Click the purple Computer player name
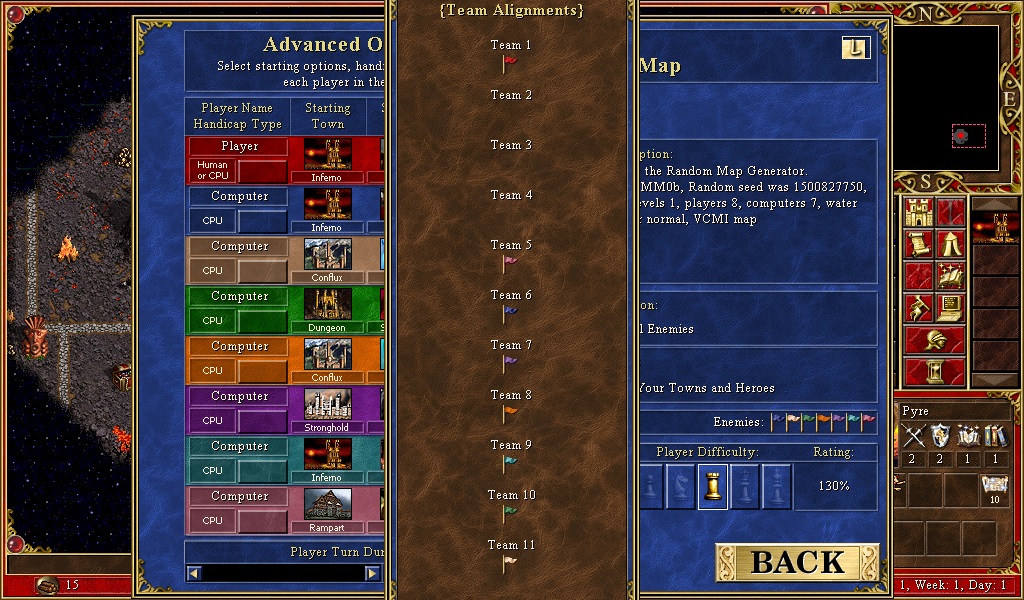Viewport: 1024px width, 600px height. (x=240, y=396)
